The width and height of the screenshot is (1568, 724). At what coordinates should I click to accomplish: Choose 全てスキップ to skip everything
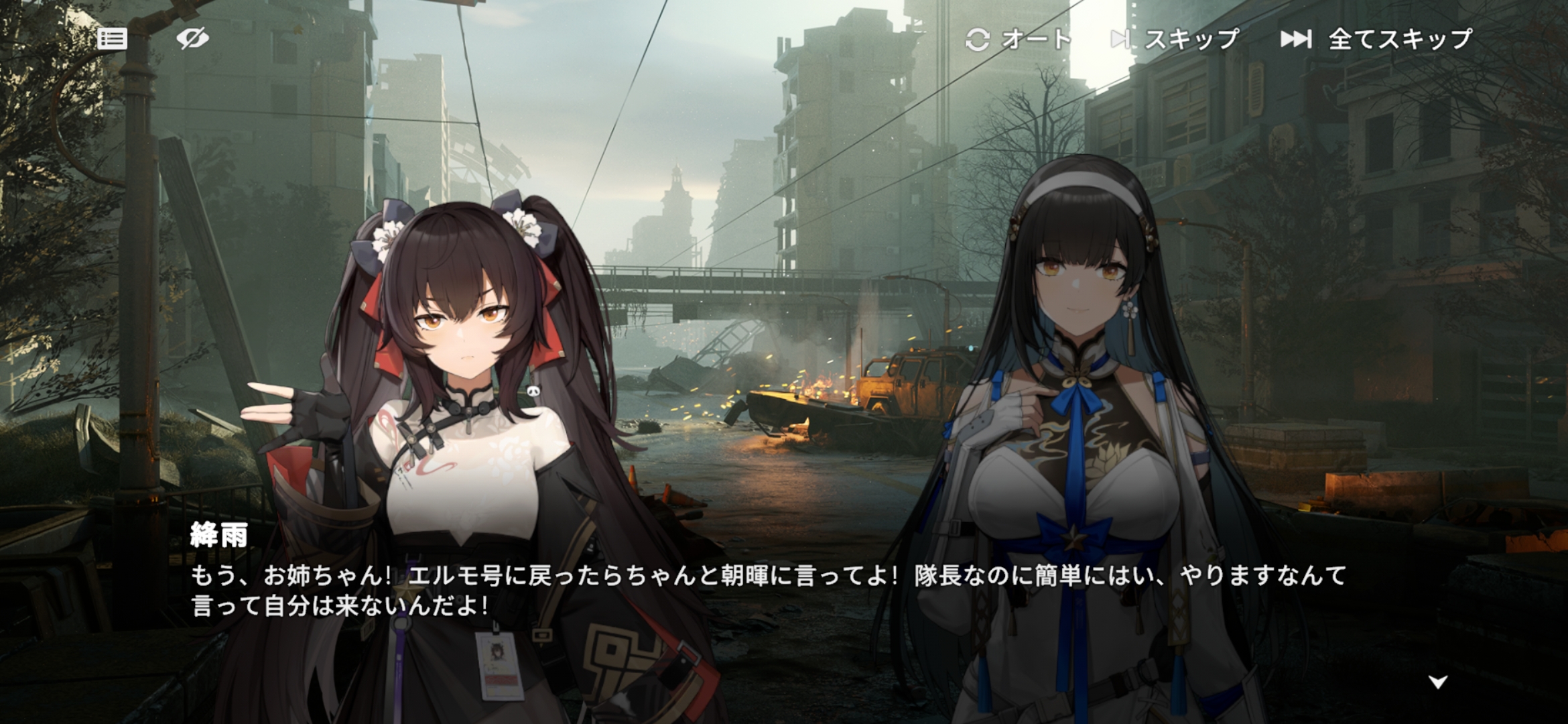tap(1377, 39)
